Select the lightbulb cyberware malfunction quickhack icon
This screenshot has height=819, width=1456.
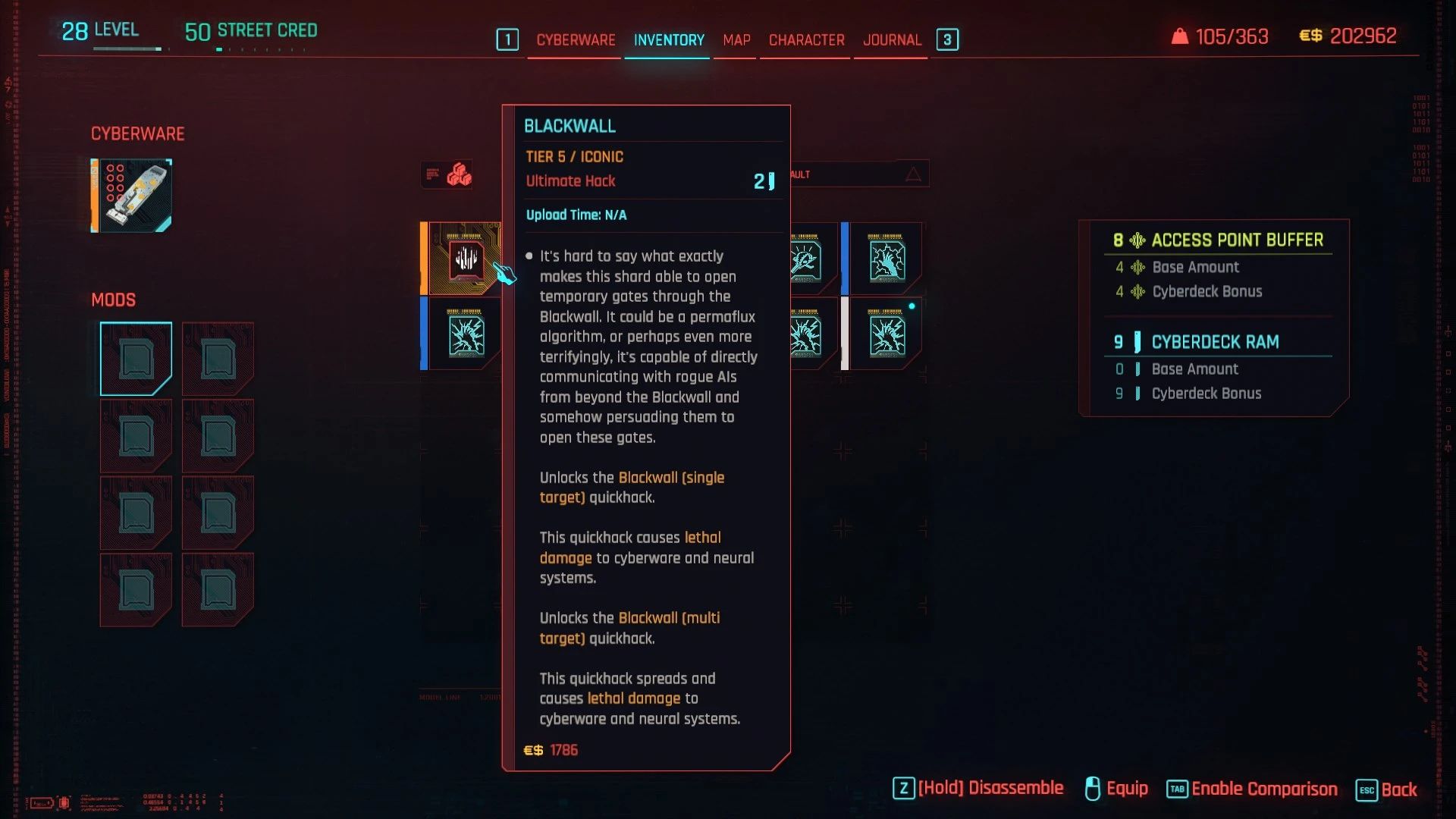pyautogui.click(x=805, y=259)
